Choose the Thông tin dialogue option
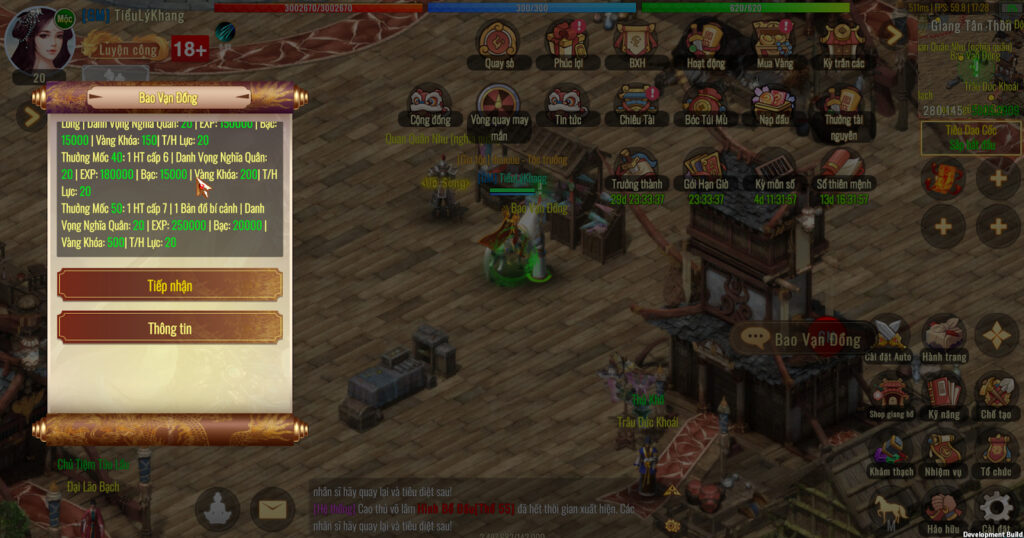The width and height of the screenshot is (1024, 538). [x=170, y=328]
